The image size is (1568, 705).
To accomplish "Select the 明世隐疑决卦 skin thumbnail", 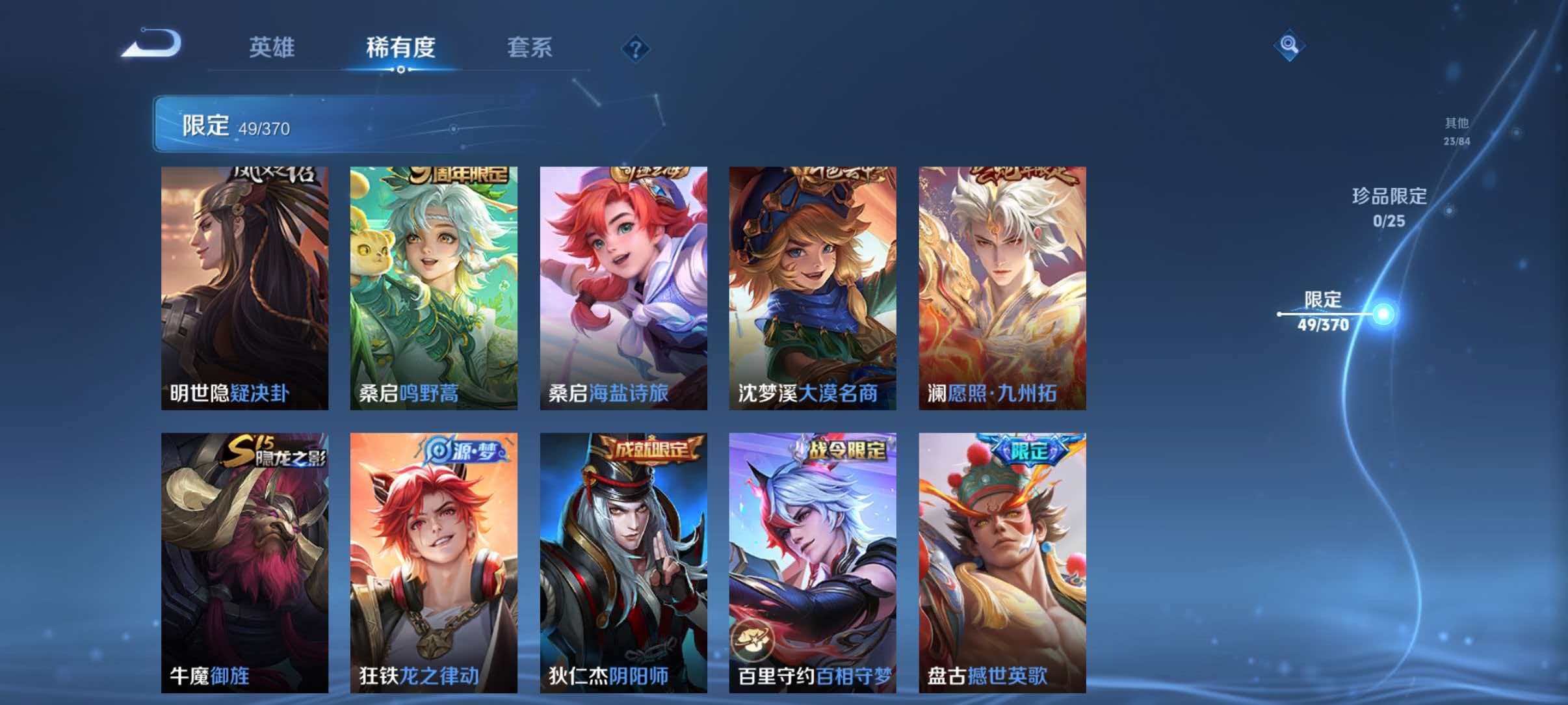I will tap(243, 285).
